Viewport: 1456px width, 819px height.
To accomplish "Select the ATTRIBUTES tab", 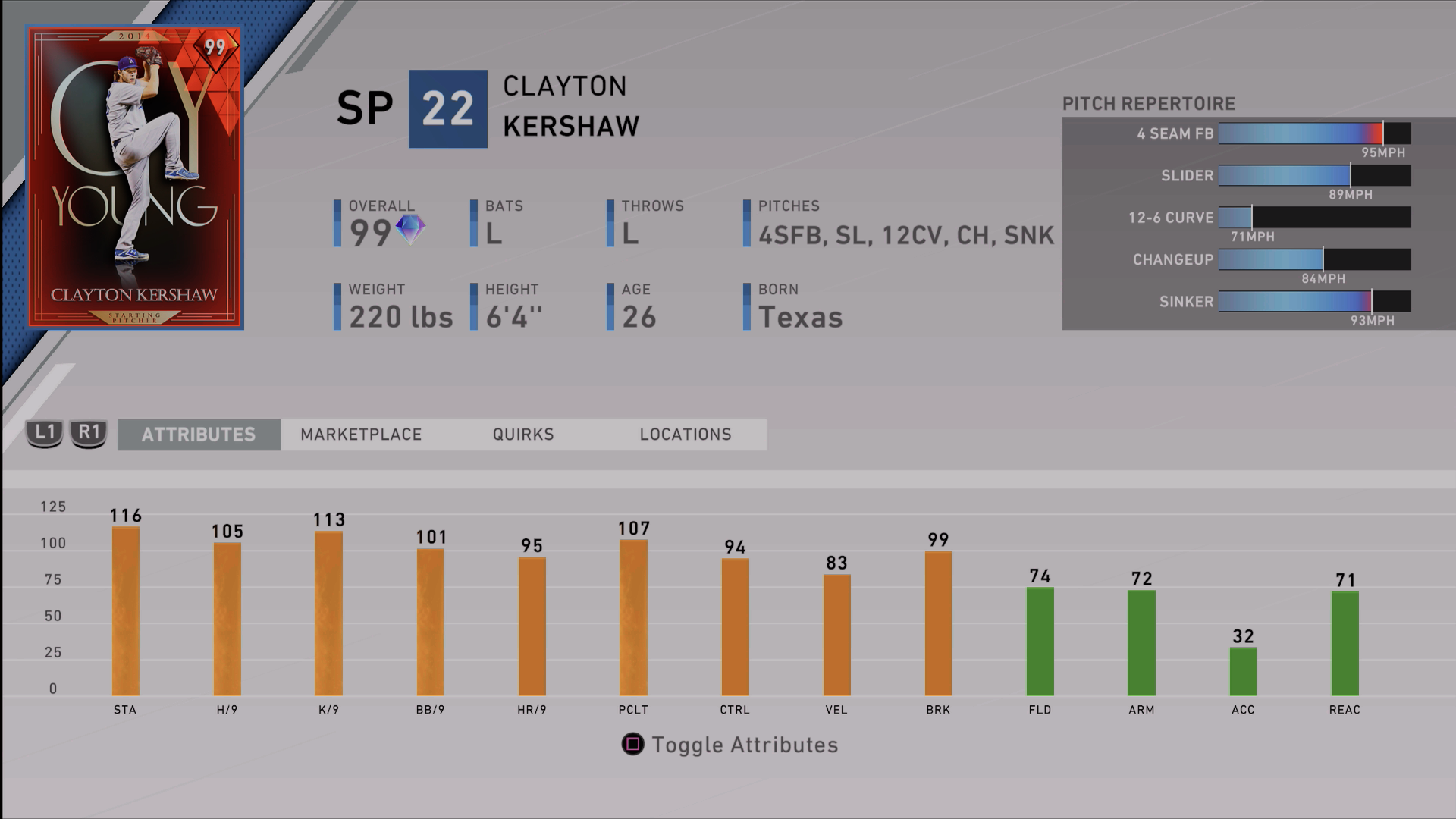I will 199,434.
